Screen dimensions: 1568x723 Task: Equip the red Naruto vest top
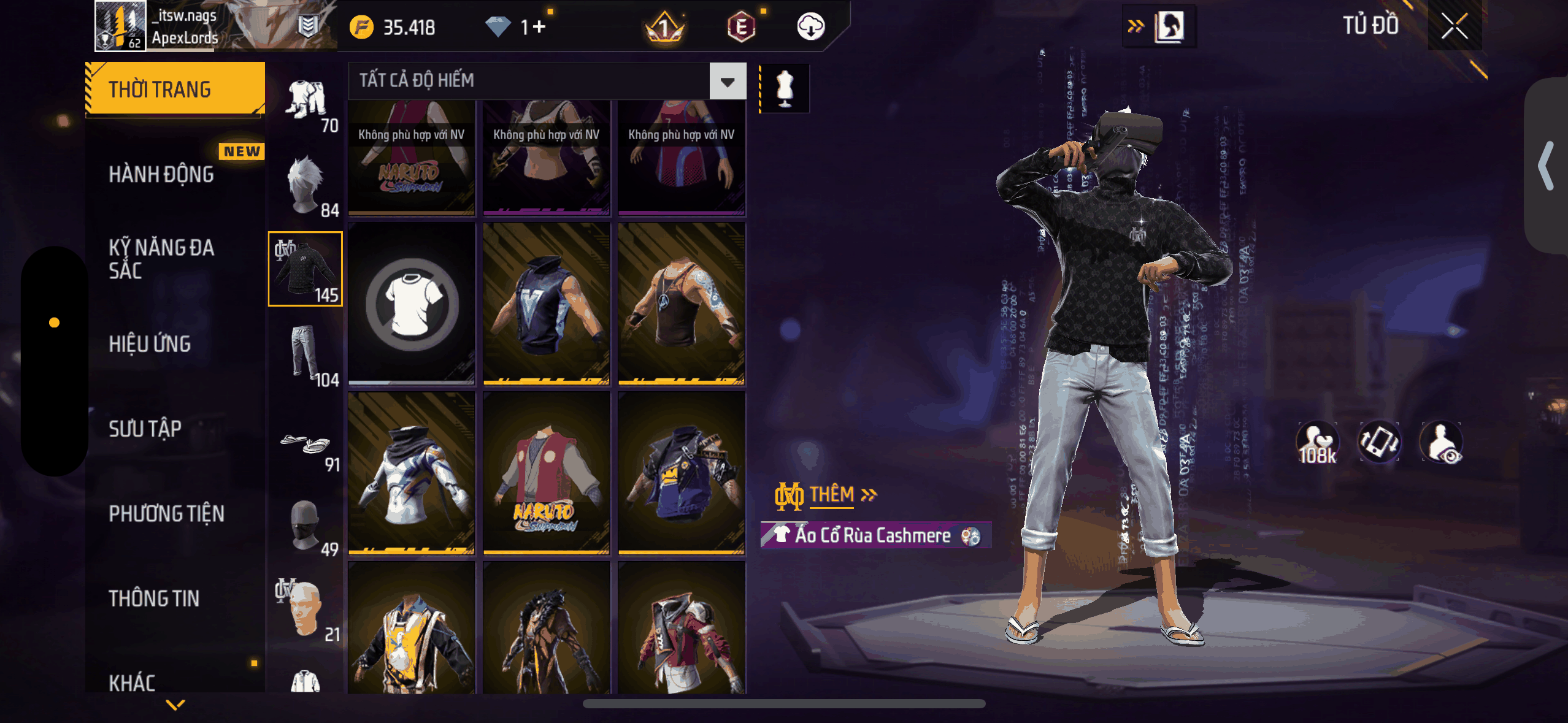(x=546, y=473)
